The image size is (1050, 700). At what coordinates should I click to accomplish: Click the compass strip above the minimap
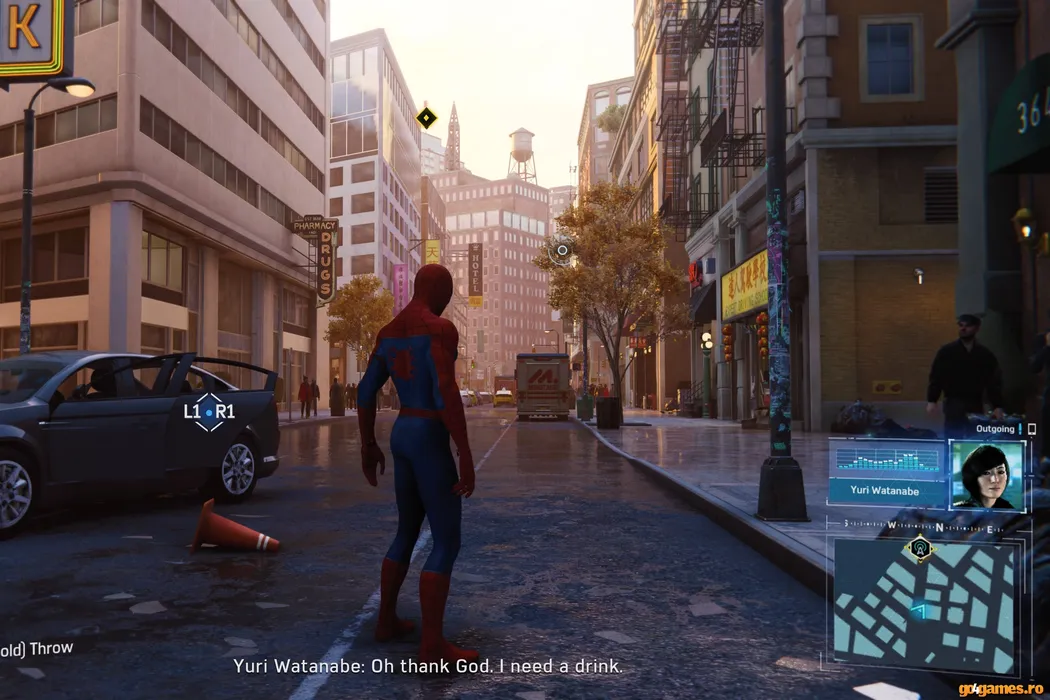[x=920, y=524]
